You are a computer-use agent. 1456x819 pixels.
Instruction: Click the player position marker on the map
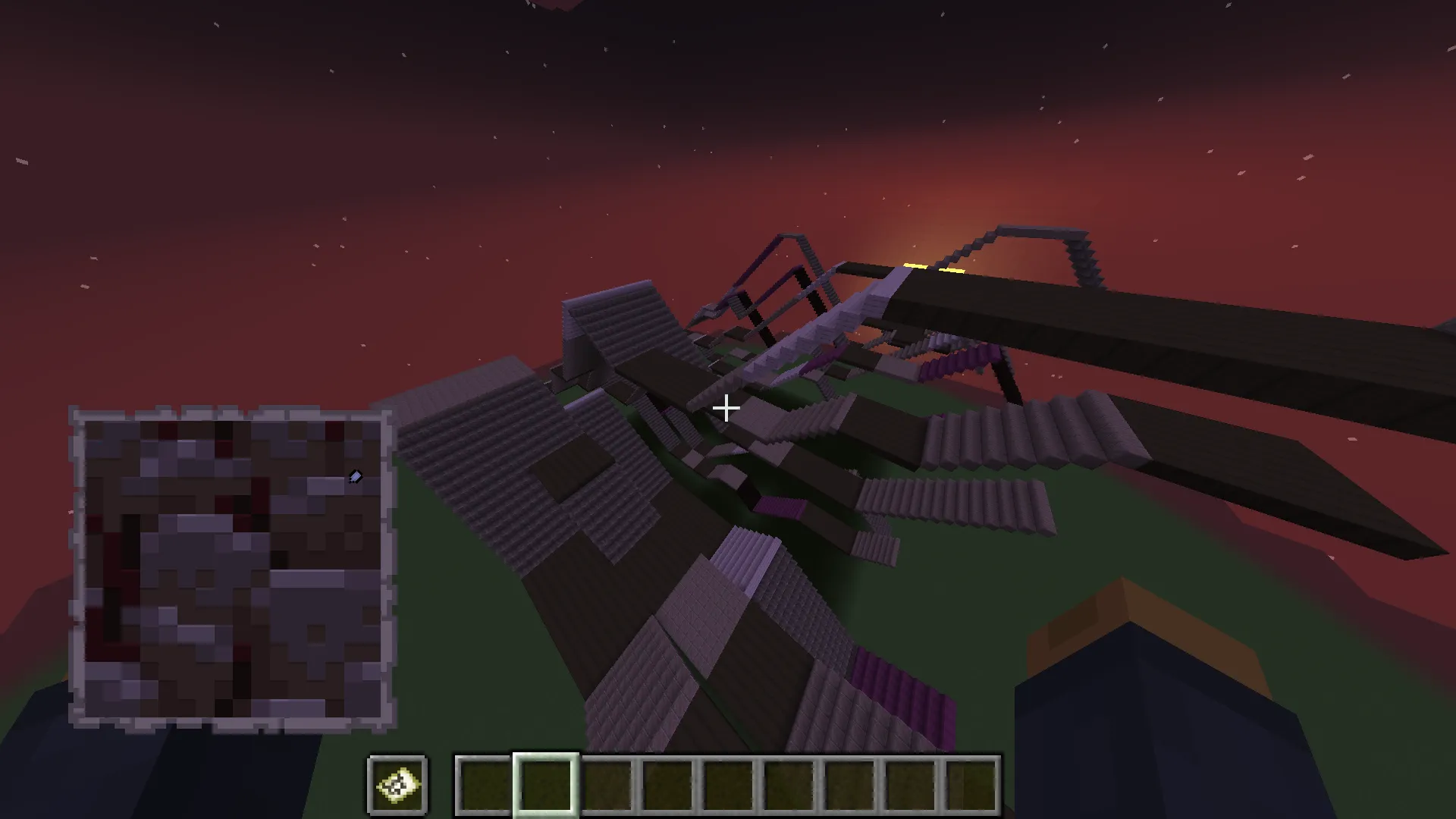click(x=354, y=477)
